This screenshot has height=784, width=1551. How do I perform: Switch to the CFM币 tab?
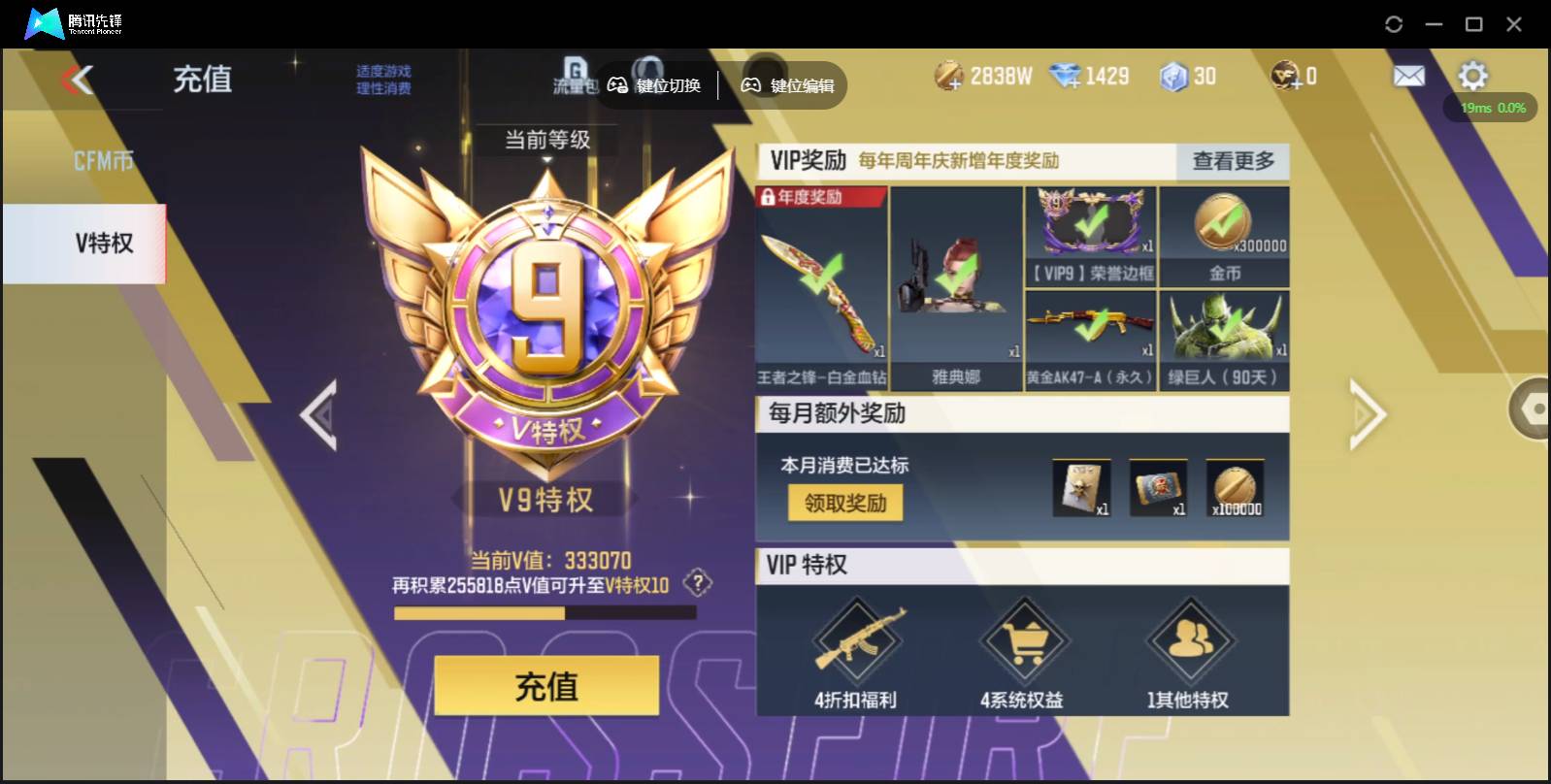pyautogui.click(x=105, y=158)
